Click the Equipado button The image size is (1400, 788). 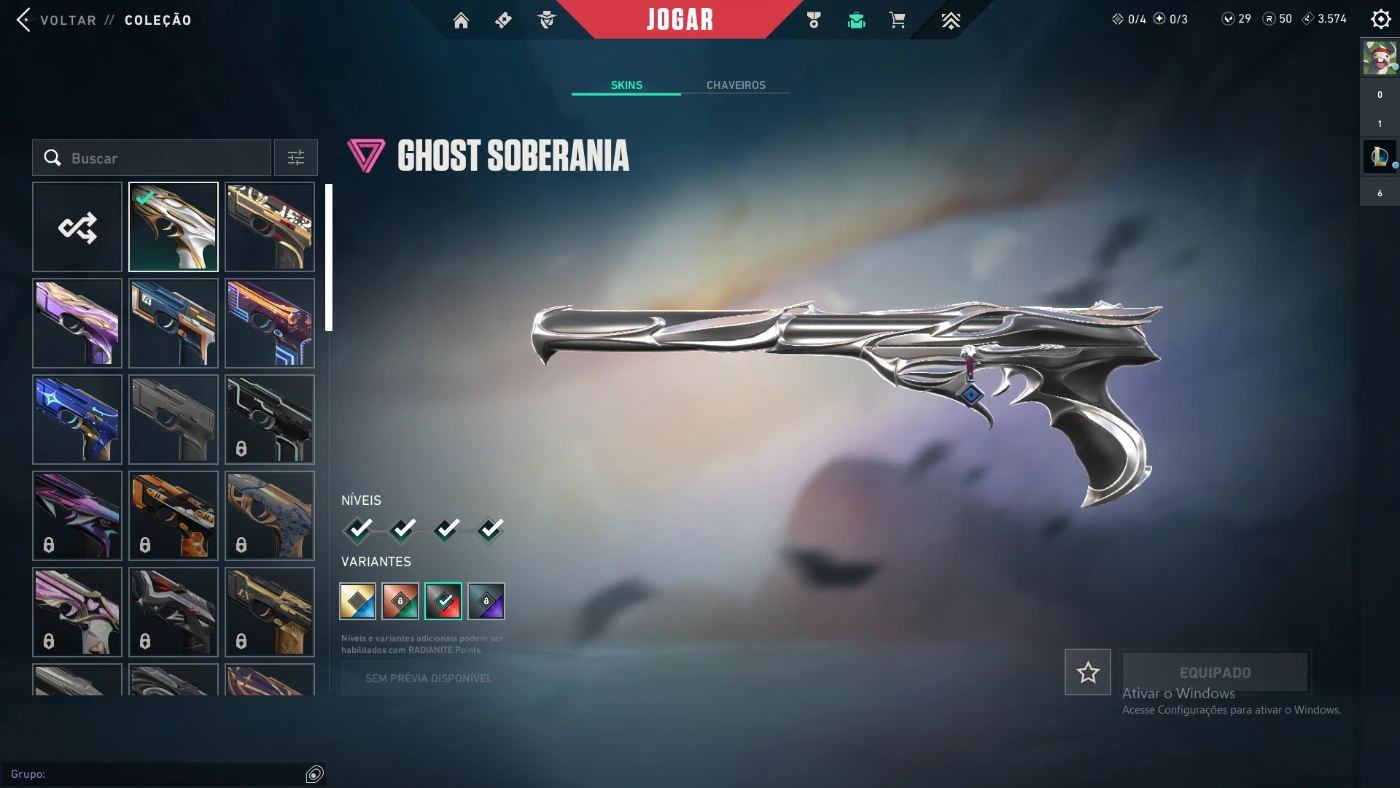click(1215, 672)
